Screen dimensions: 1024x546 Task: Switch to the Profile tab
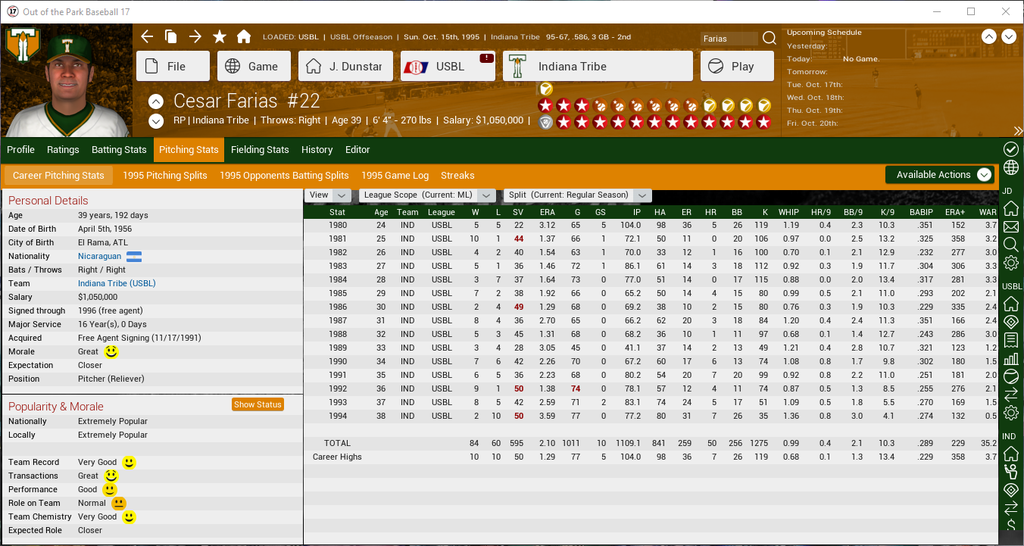(21, 150)
